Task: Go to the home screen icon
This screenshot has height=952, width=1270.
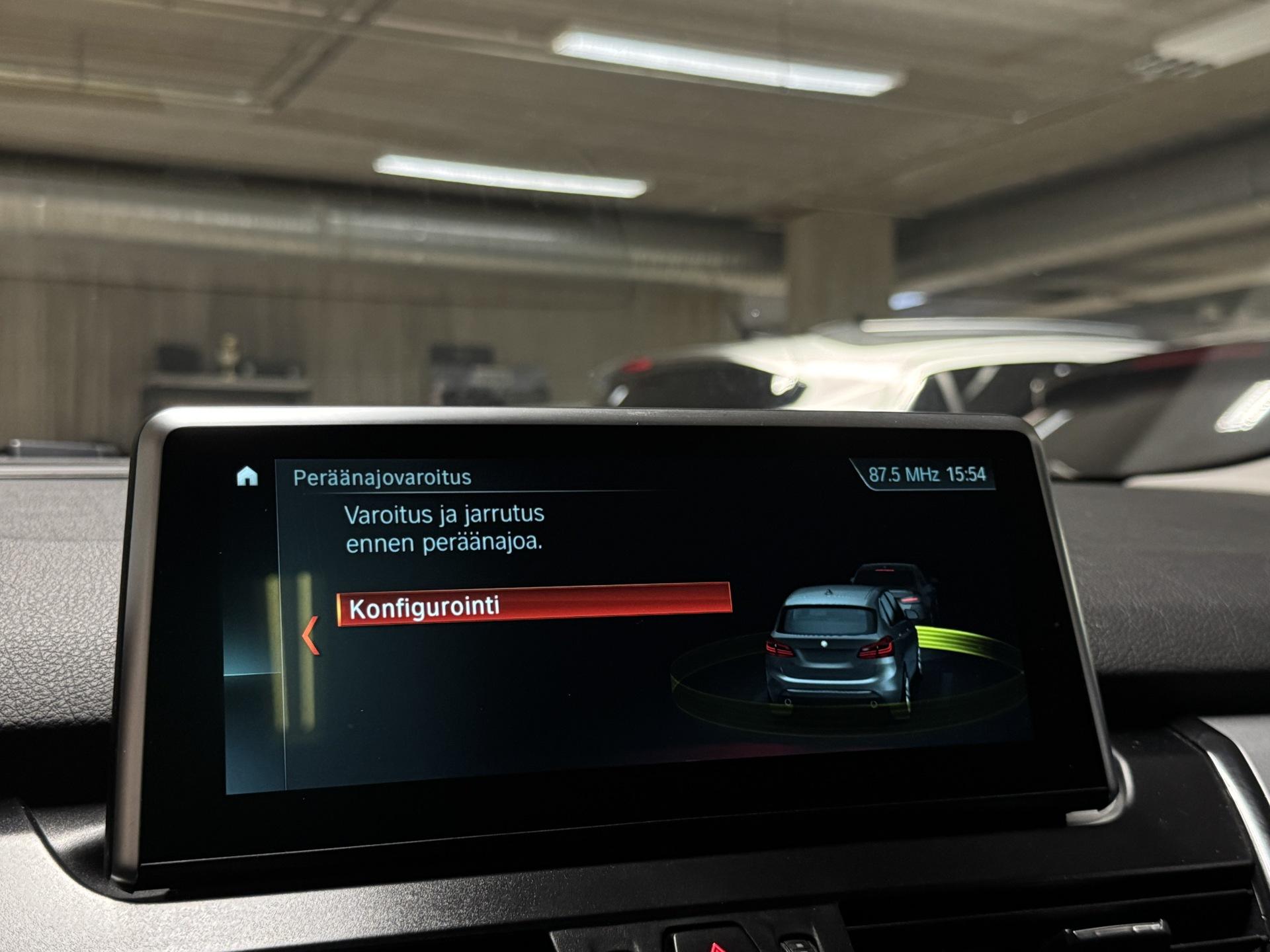Action: point(247,476)
